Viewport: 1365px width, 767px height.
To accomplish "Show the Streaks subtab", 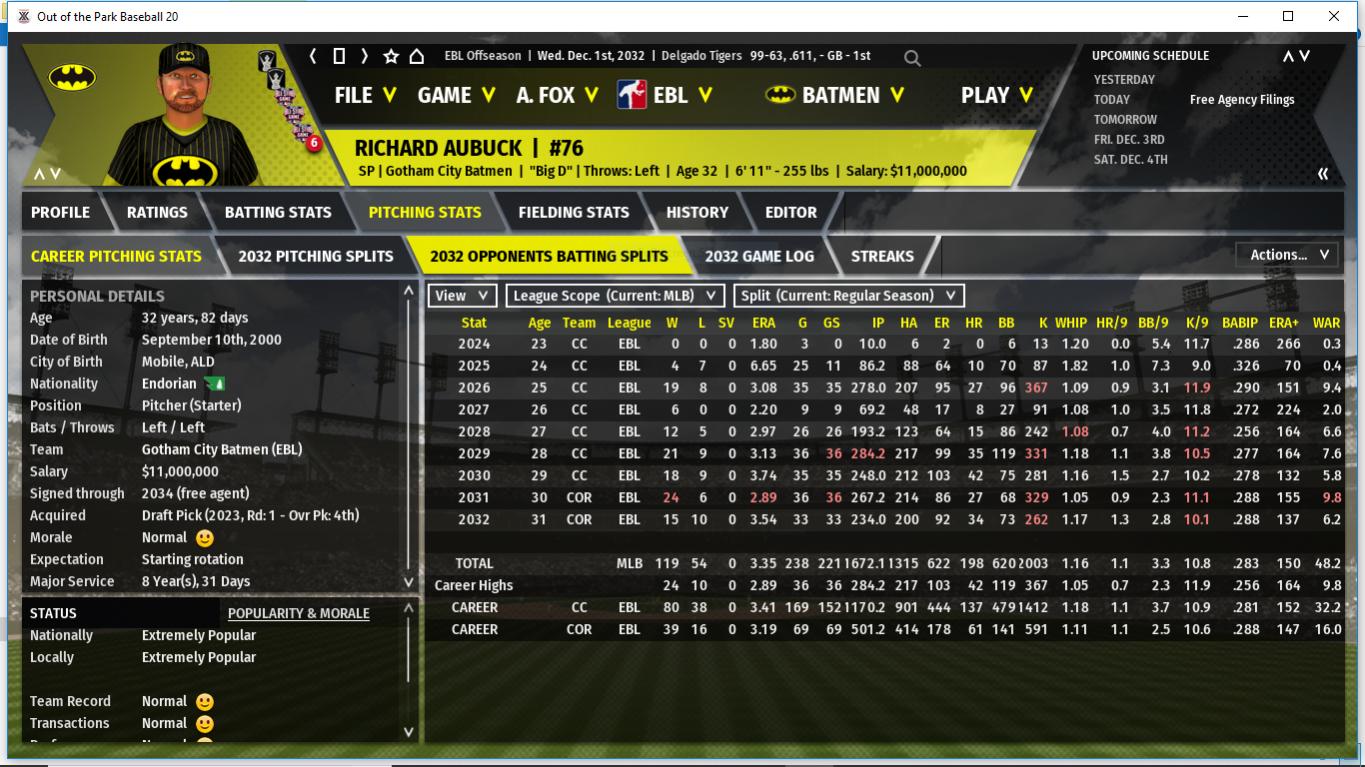I will (x=882, y=256).
